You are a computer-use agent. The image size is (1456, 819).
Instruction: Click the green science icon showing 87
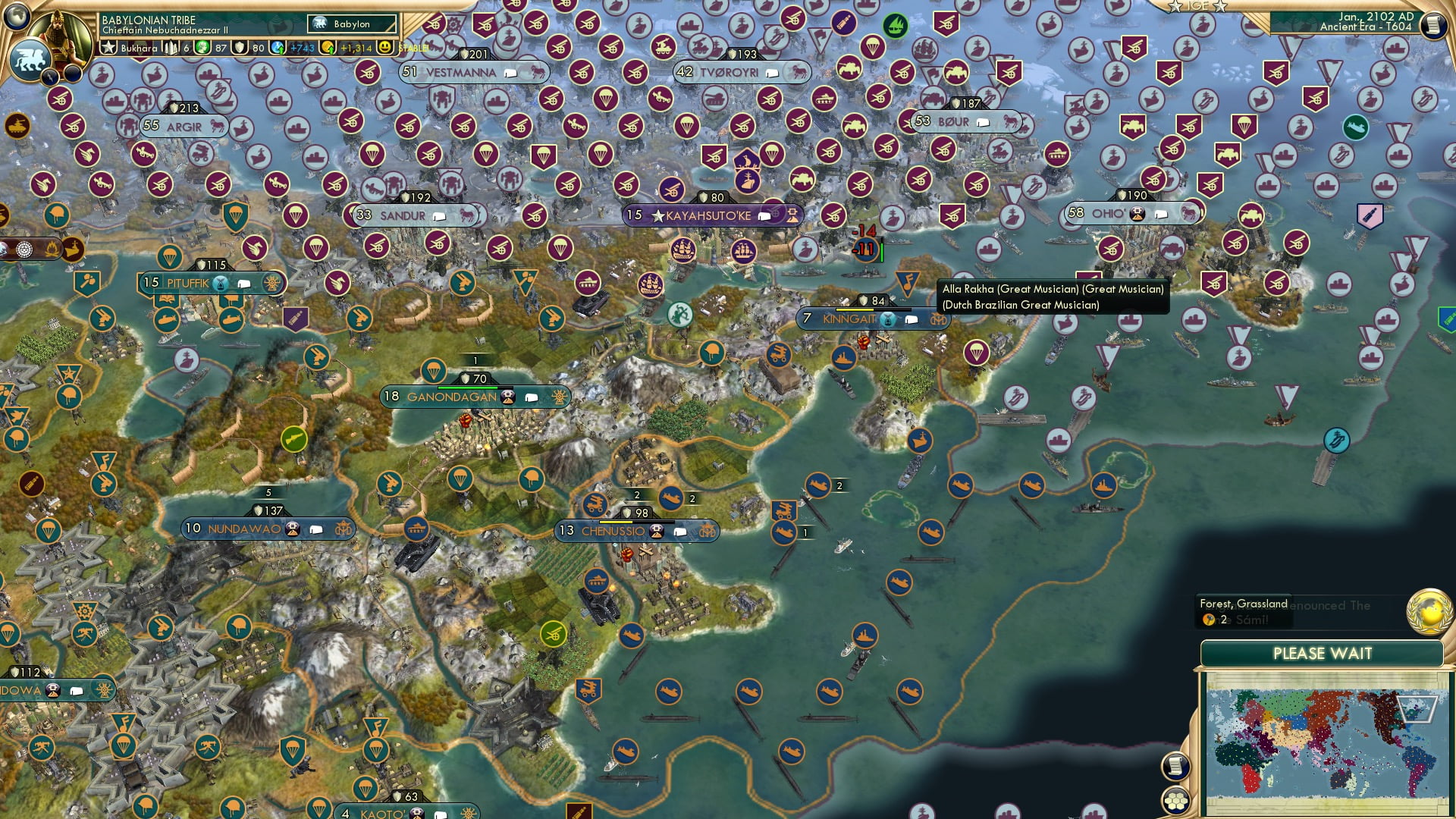[x=201, y=47]
